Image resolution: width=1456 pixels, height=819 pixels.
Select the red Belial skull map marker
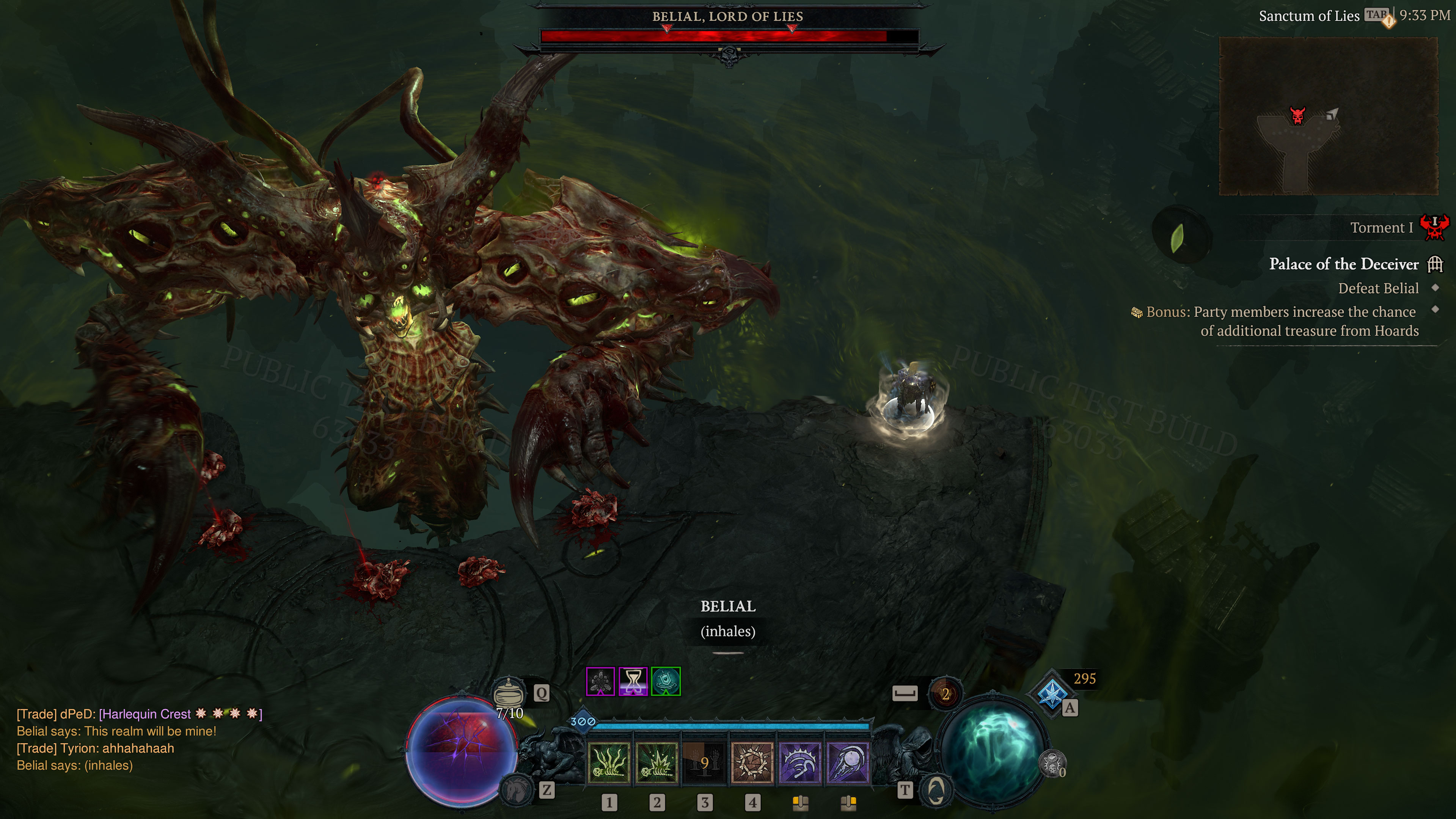pos(1298,115)
